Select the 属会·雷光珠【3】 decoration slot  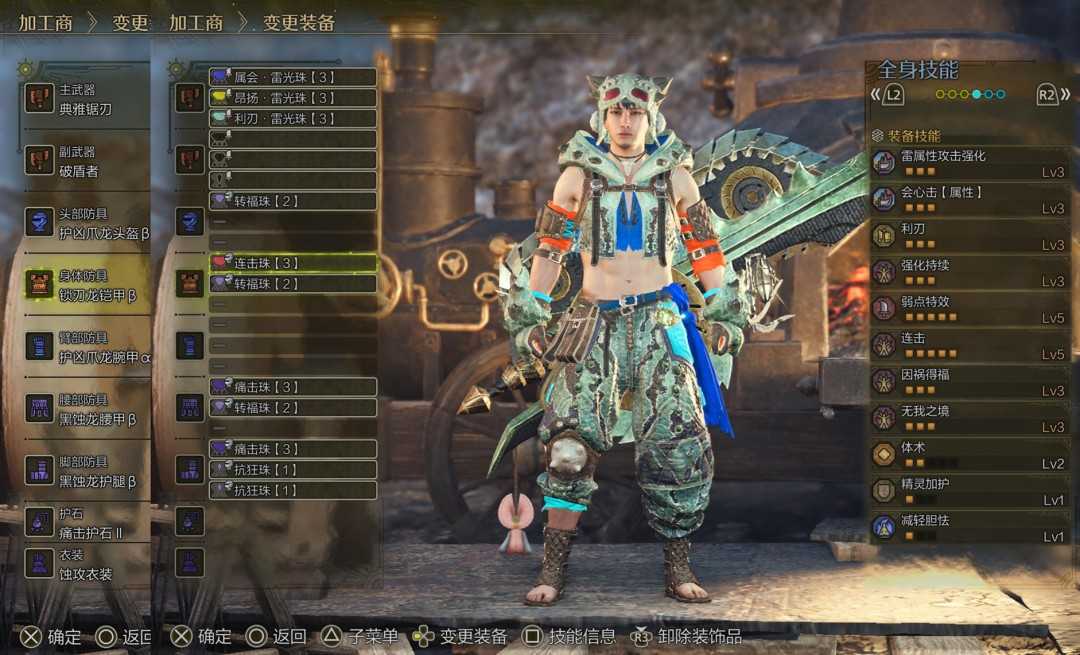point(292,77)
